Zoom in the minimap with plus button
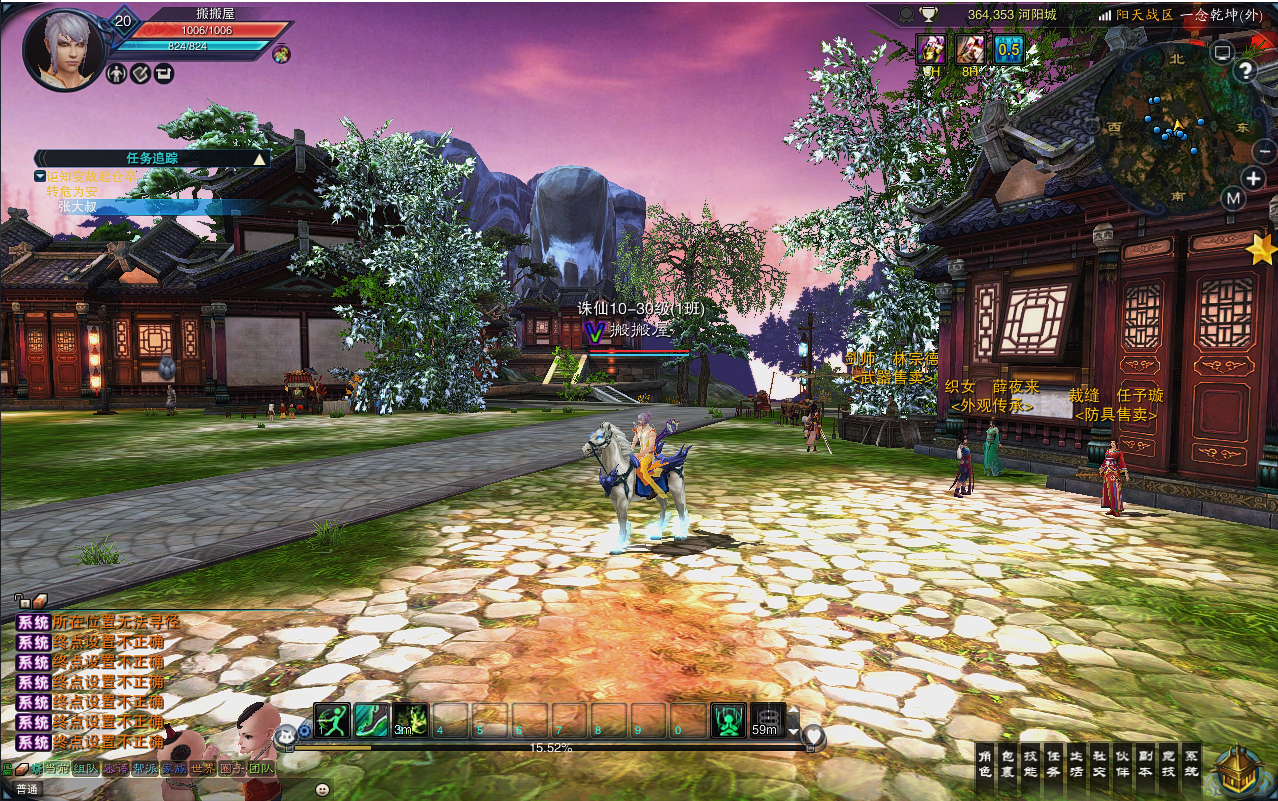1278x801 pixels. click(x=1253, y=179)
